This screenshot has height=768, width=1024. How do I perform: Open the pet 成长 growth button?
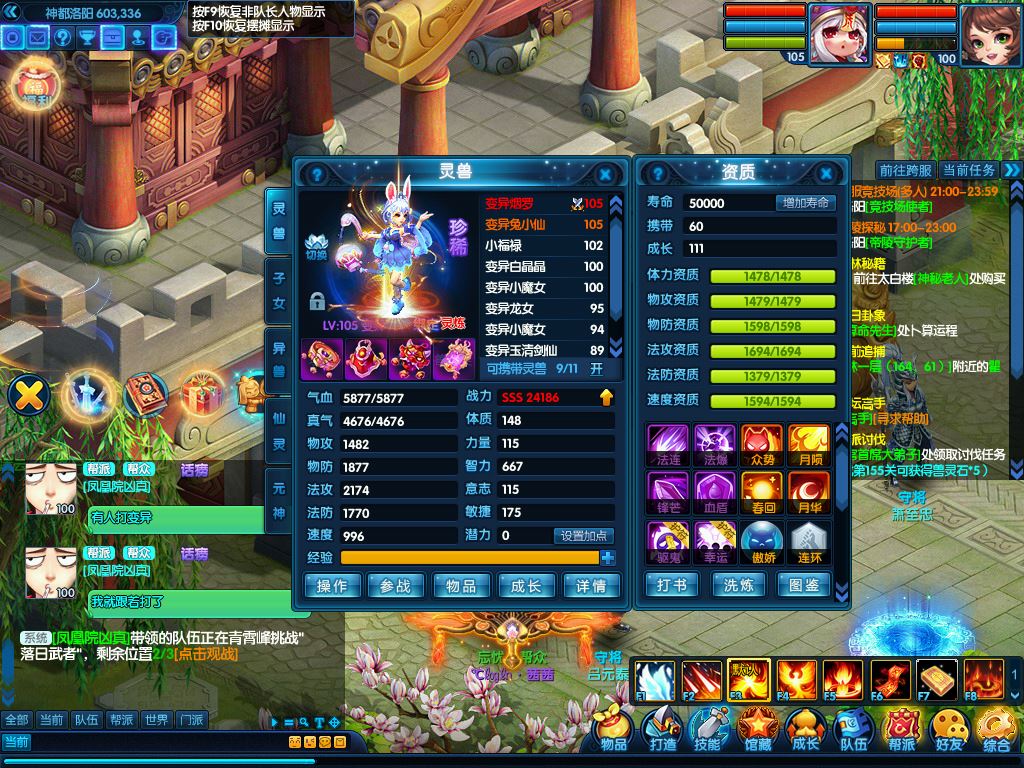pos(526,586)
